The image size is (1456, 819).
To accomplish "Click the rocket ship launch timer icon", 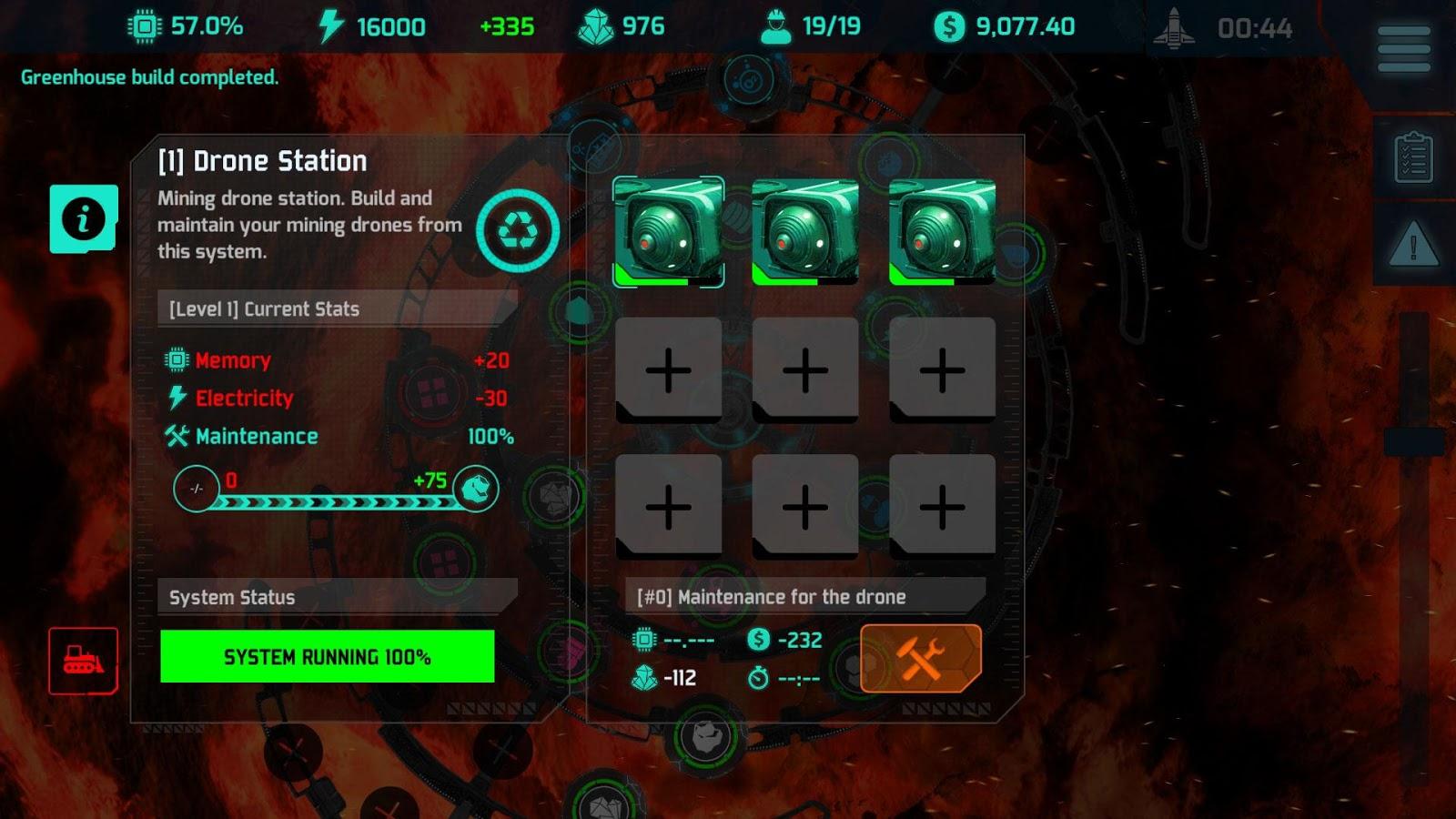I will (1174, 28).
